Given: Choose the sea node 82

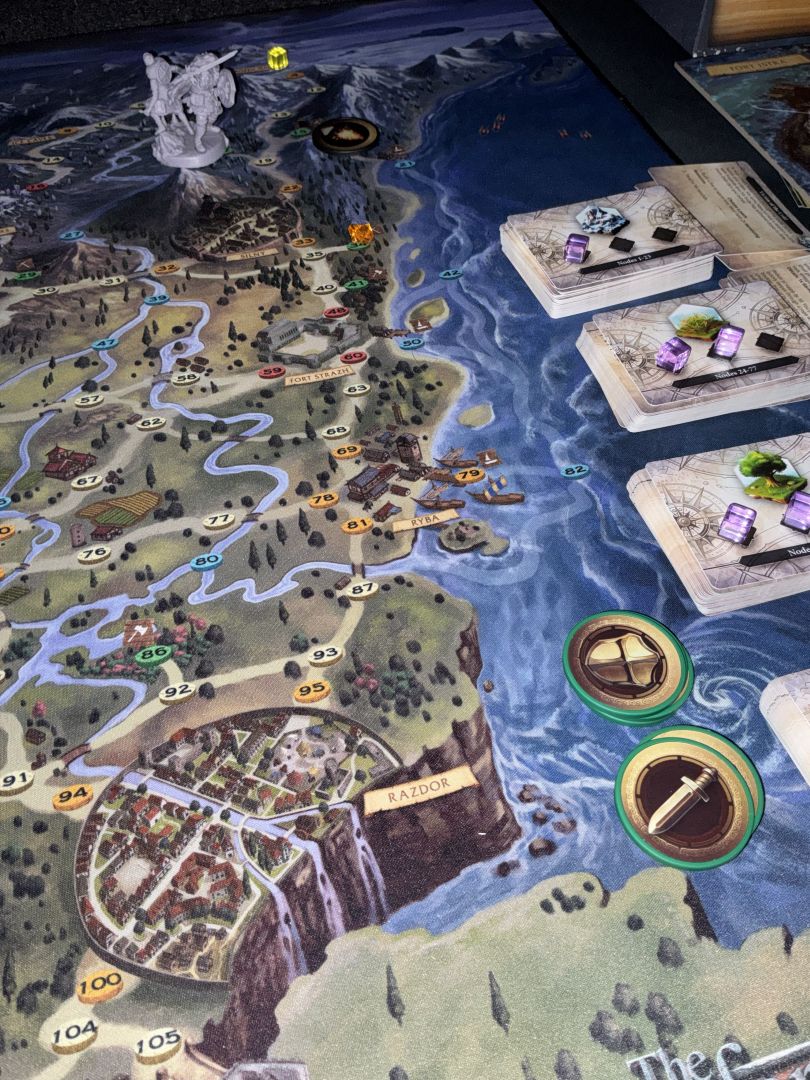Looking at the screenshot, I should (574, 471).
